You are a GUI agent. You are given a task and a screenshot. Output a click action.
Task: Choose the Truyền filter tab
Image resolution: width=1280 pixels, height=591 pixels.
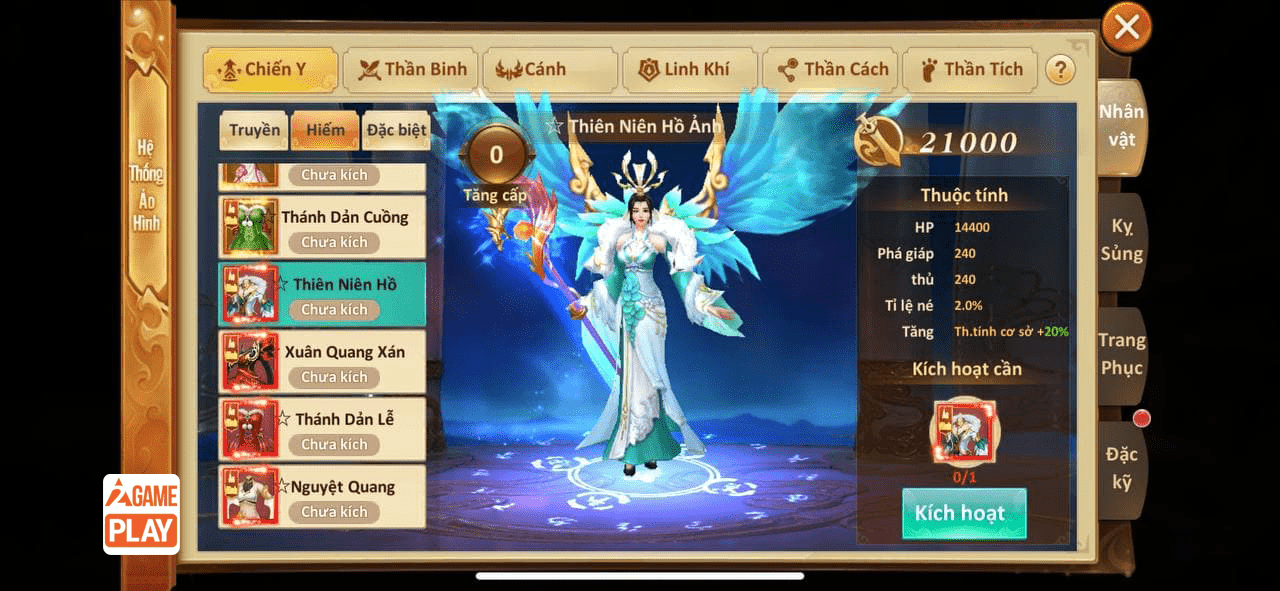coord(254,131)
